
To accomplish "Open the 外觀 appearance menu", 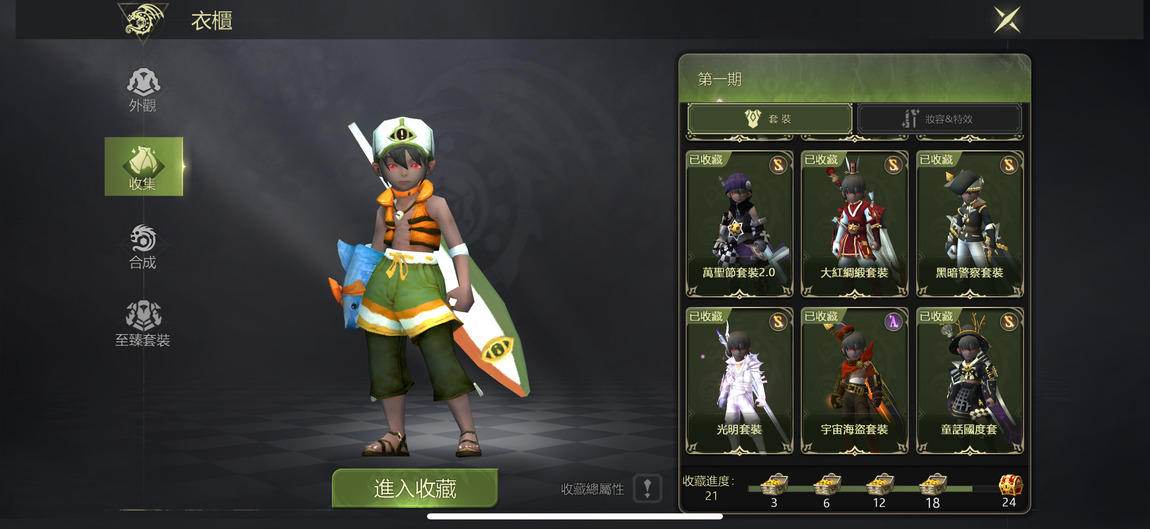I will coord(143,89).
